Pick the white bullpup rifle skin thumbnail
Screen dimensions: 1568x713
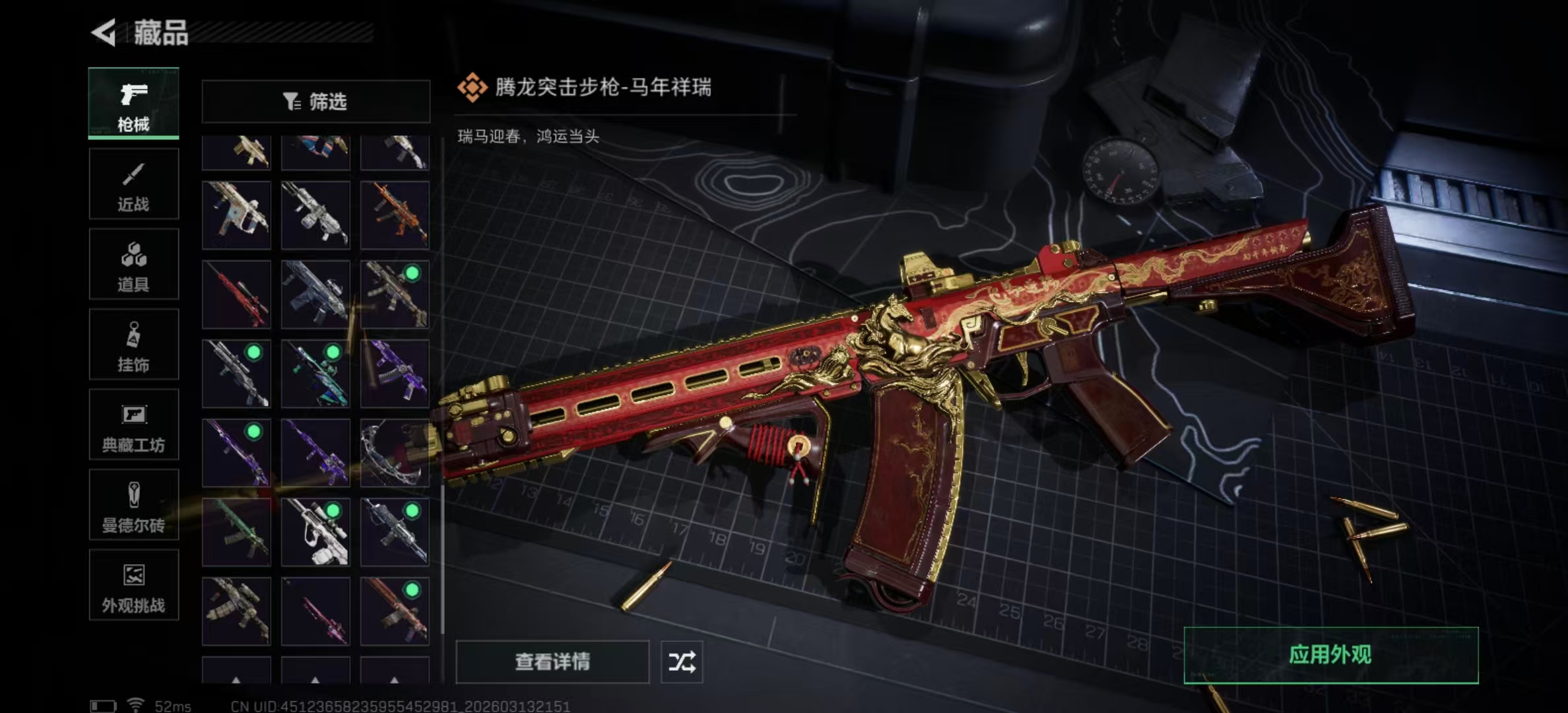[x=315, y=532]
